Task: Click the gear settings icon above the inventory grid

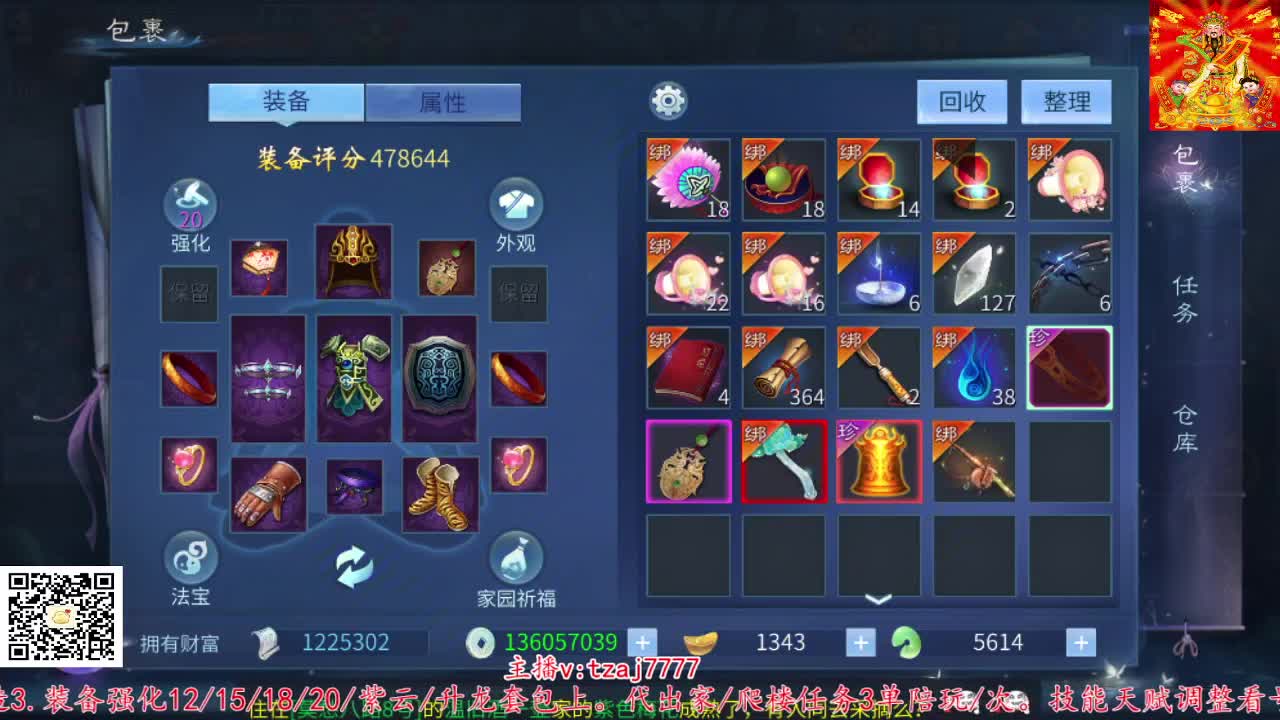Action: (x=668, y=100)
